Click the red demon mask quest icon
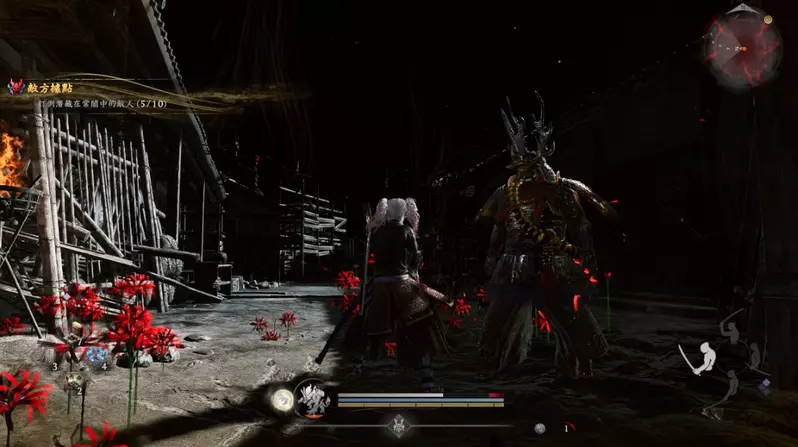Viewport: 798px width, 447px height. (15, 87)
